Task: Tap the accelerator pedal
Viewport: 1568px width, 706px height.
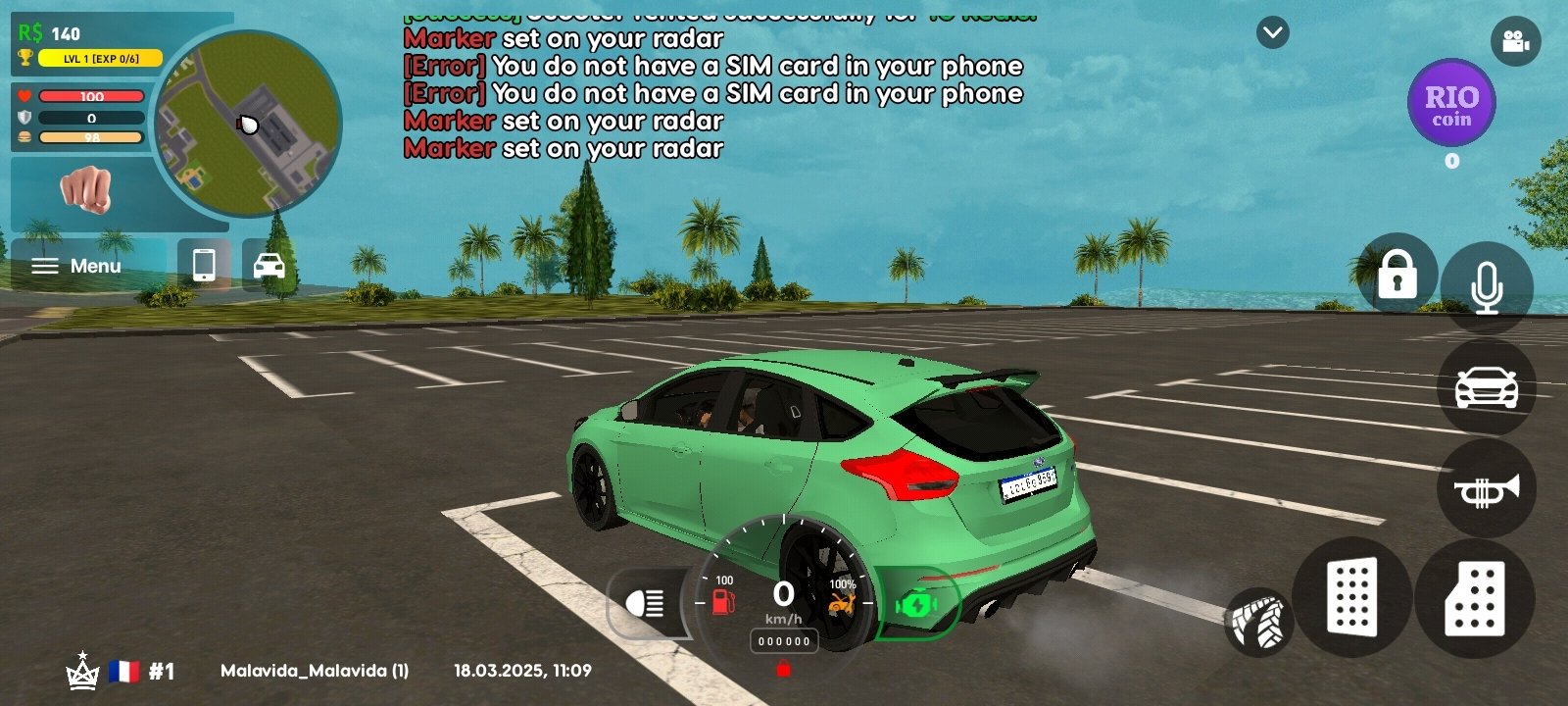Action: click(1475, 598)
